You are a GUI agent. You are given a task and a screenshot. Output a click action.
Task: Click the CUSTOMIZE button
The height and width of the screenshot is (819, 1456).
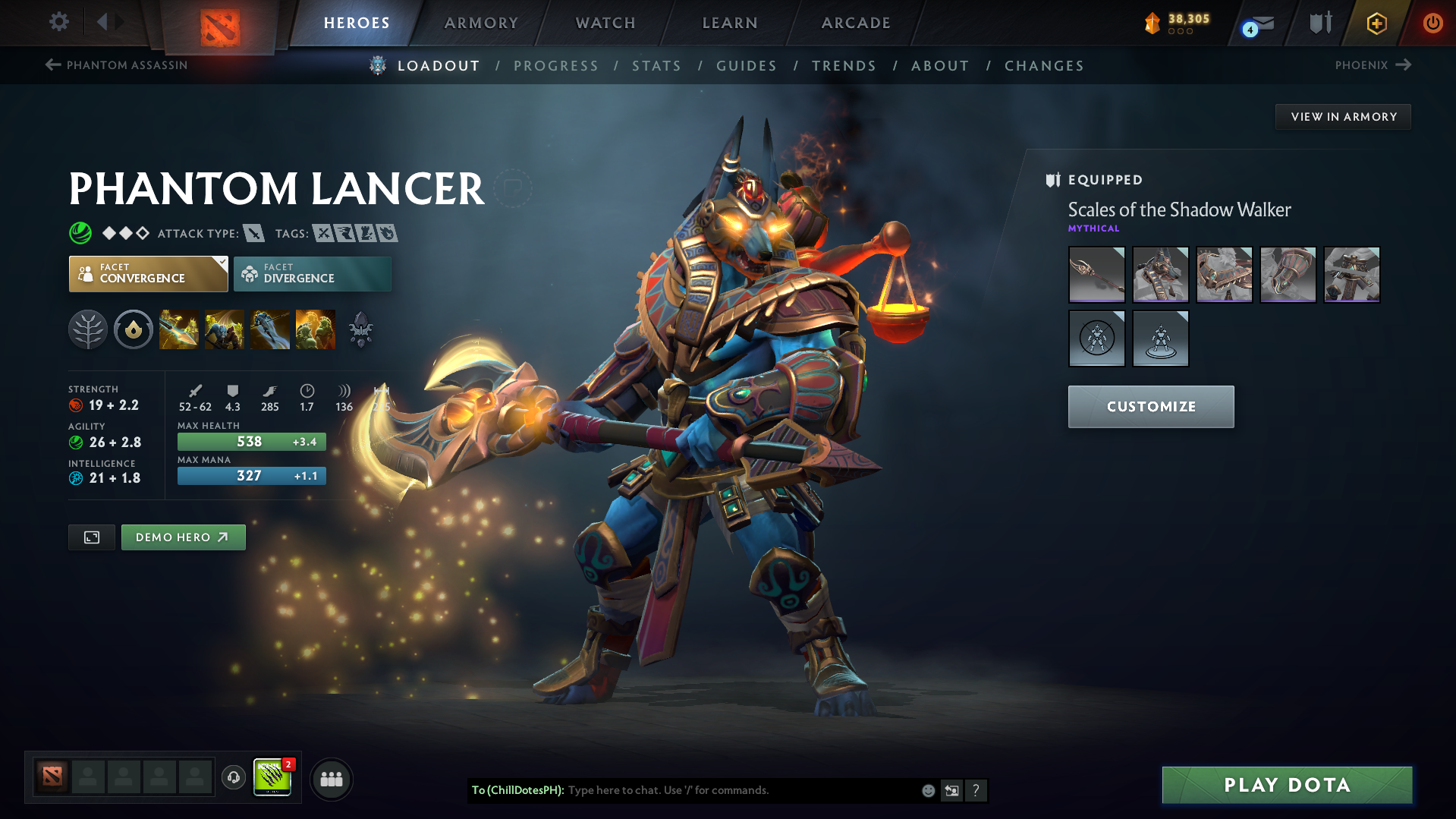(x=1150, y=406)
